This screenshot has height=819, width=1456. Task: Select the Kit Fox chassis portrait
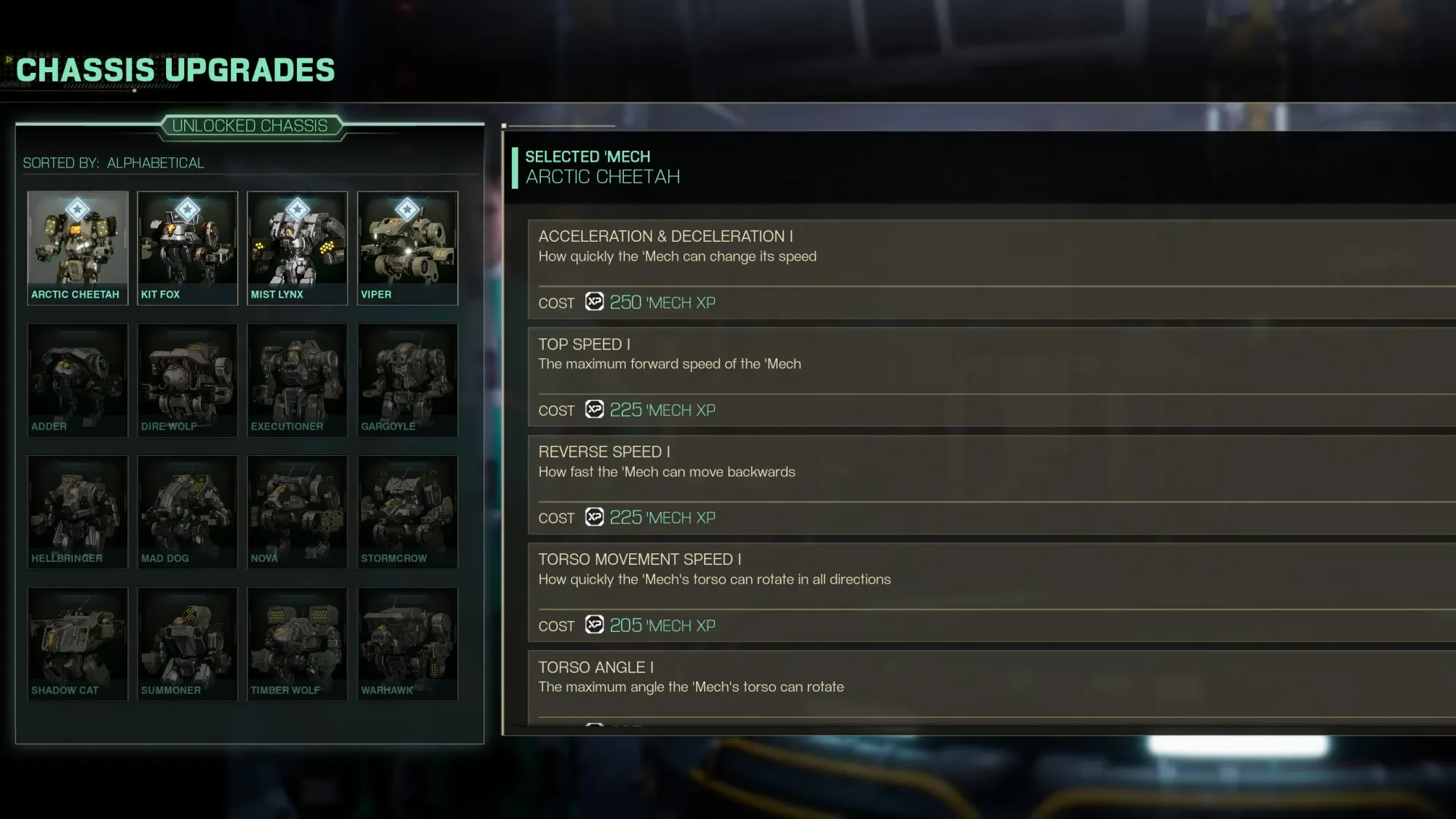[187, 244]
